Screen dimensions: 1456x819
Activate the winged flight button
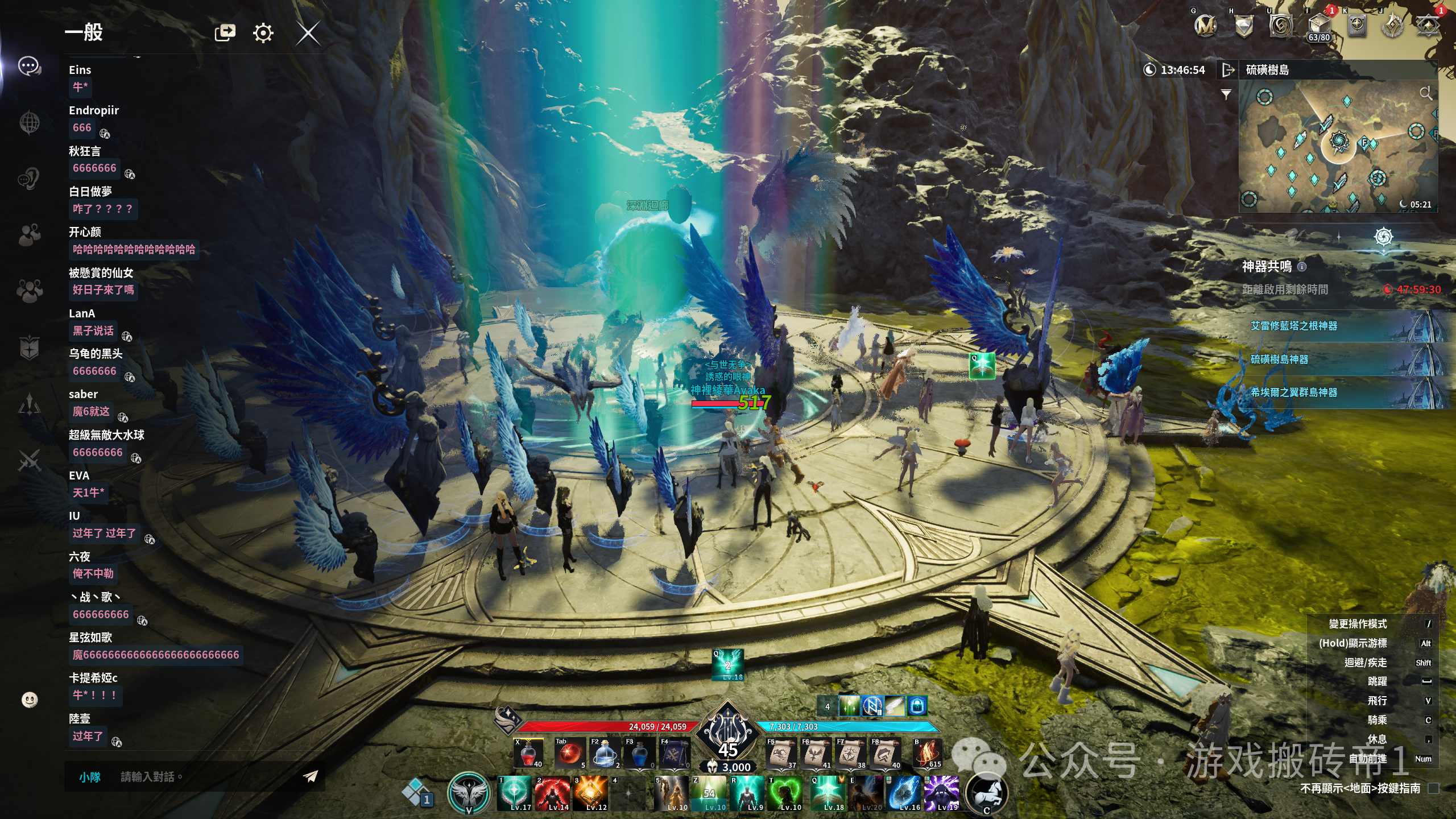pos(468,792)
